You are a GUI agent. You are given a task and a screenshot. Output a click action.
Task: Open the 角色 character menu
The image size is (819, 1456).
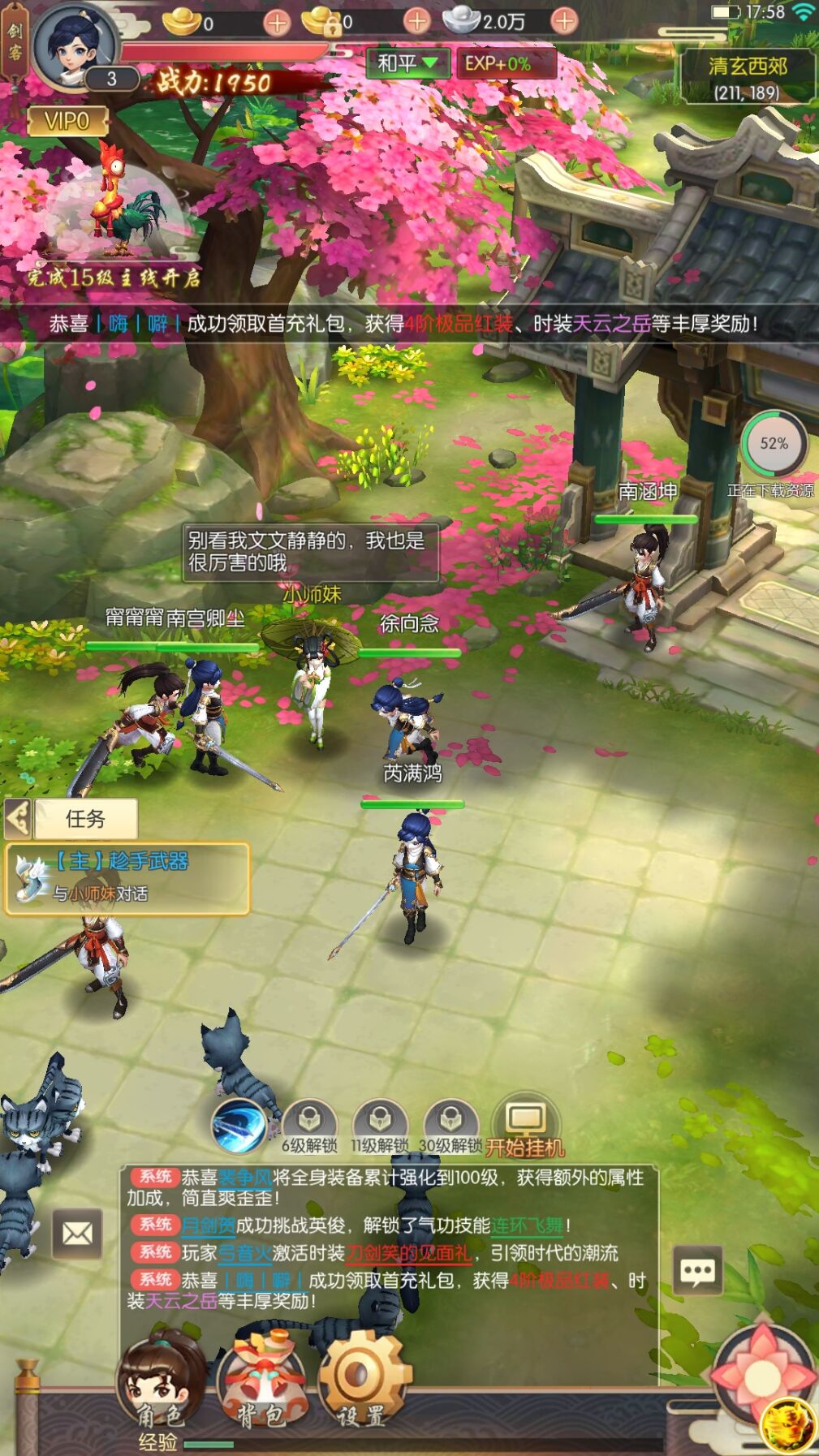(x=160, y=1380)
